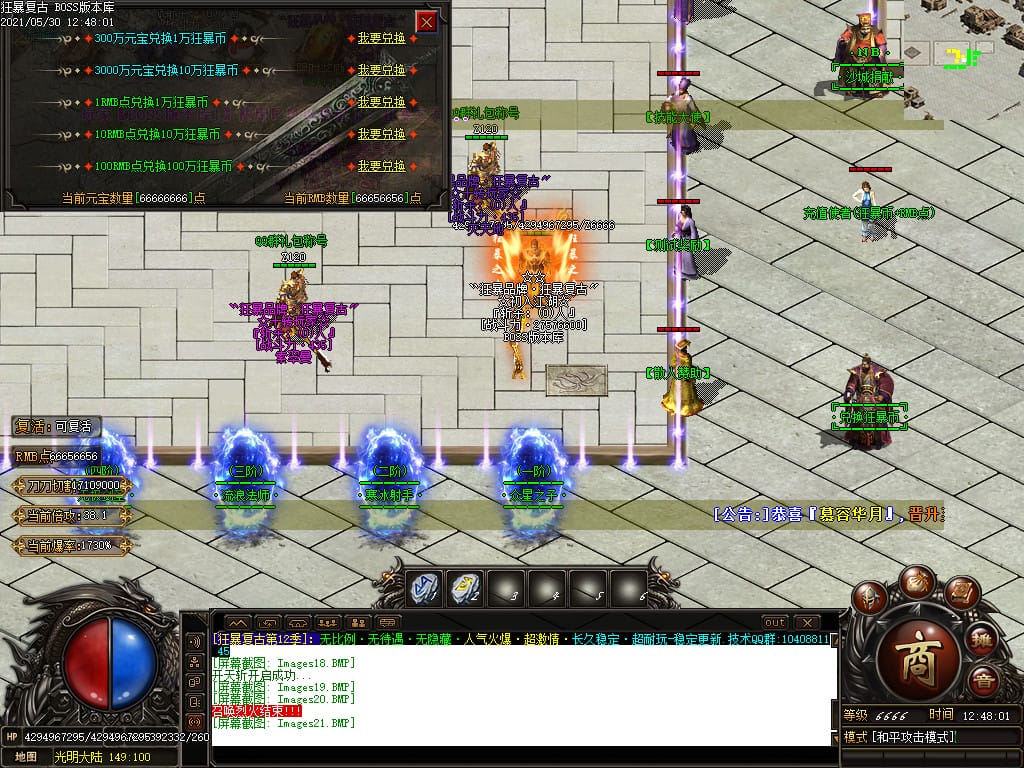Use the second hotbar slot item
1024x768 pixels.
click(463, 589)
